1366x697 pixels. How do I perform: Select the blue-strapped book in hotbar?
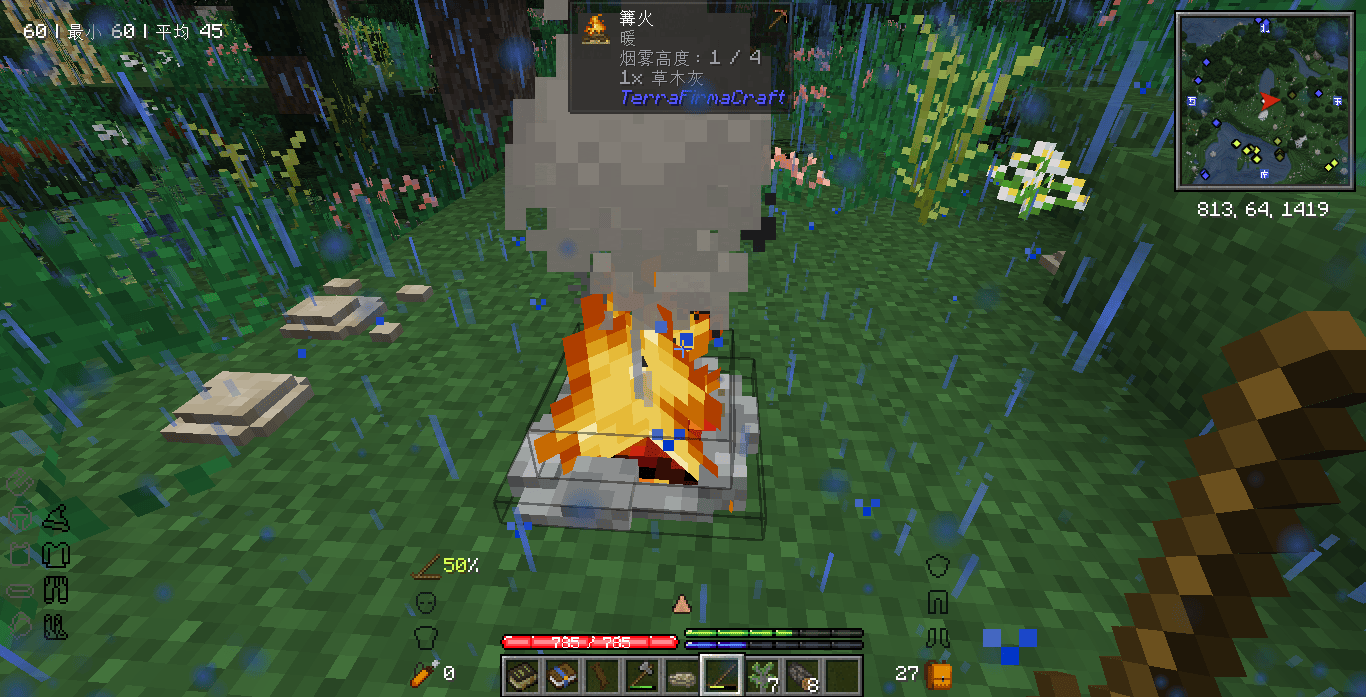(561, 675)
